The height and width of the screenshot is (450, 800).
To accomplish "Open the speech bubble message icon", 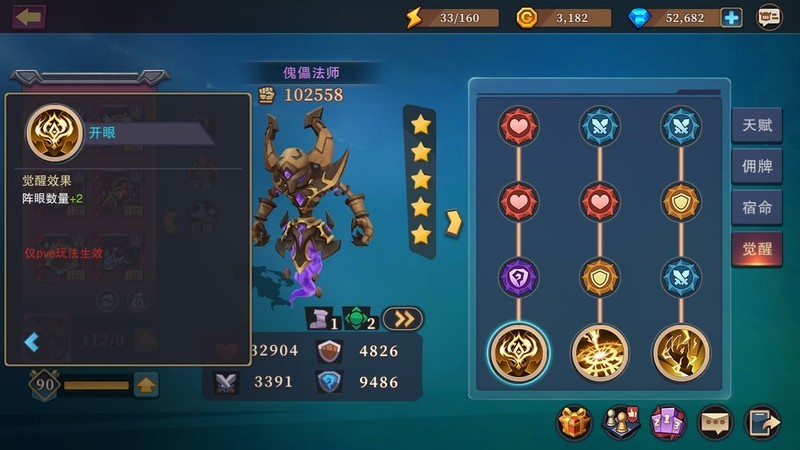I will [714, 424].
